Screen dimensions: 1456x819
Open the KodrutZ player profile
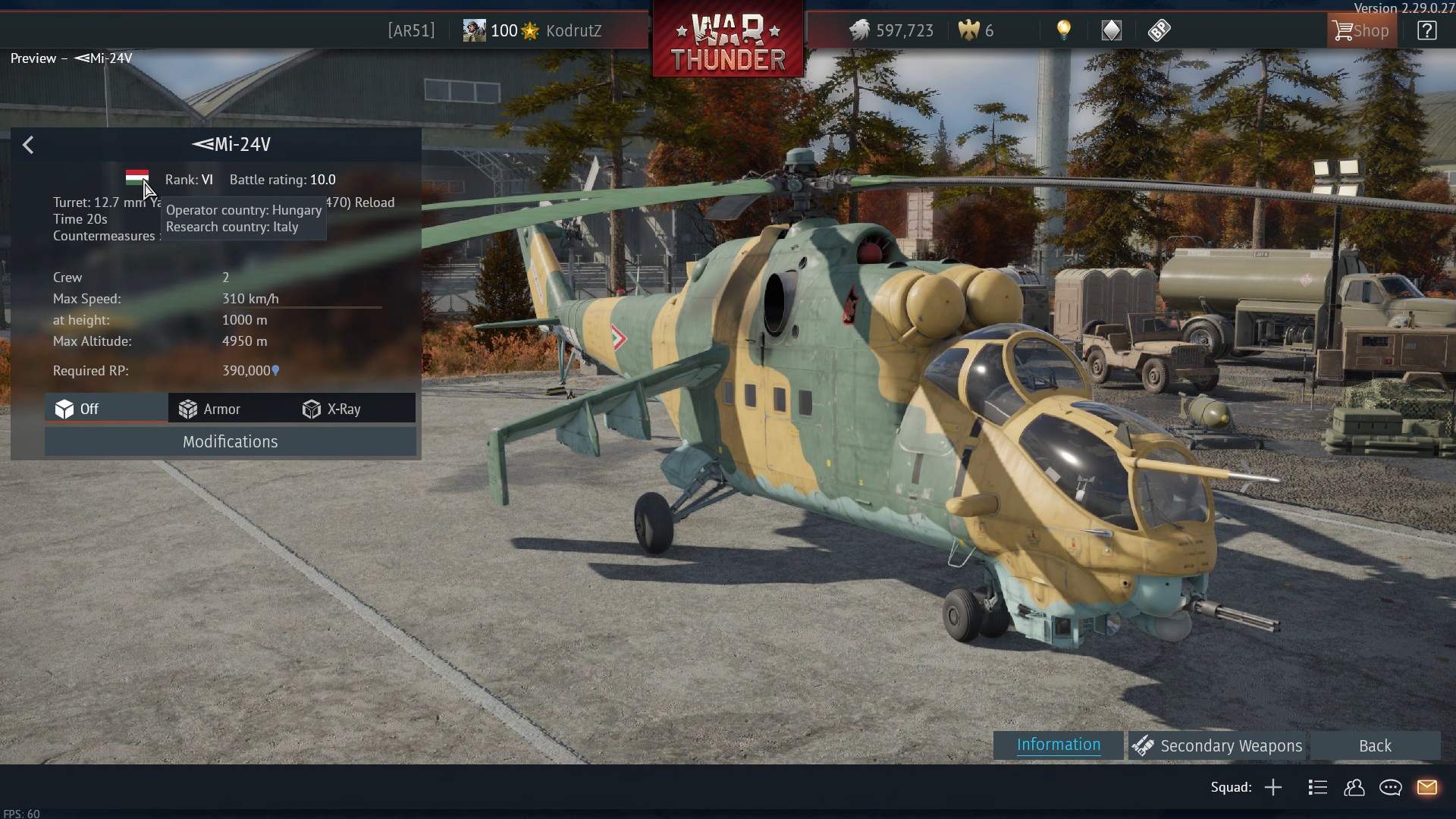[573, 31]
